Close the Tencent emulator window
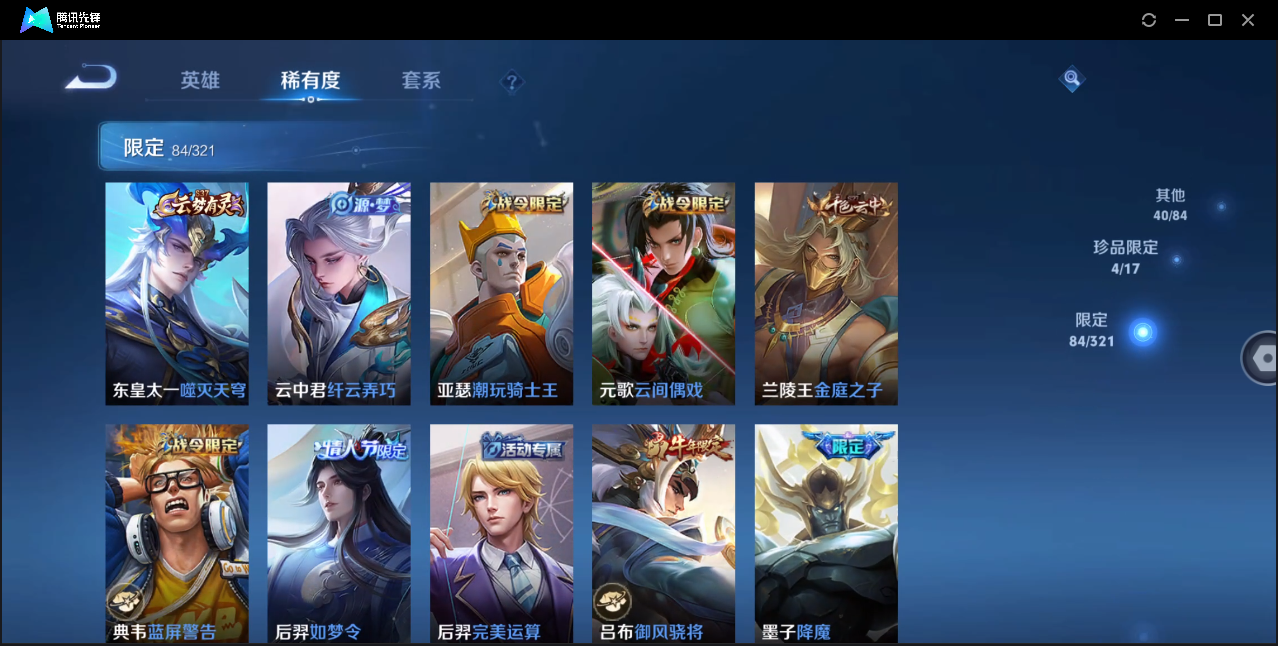Screen dimensions: 1278x646 (1248, 20)
